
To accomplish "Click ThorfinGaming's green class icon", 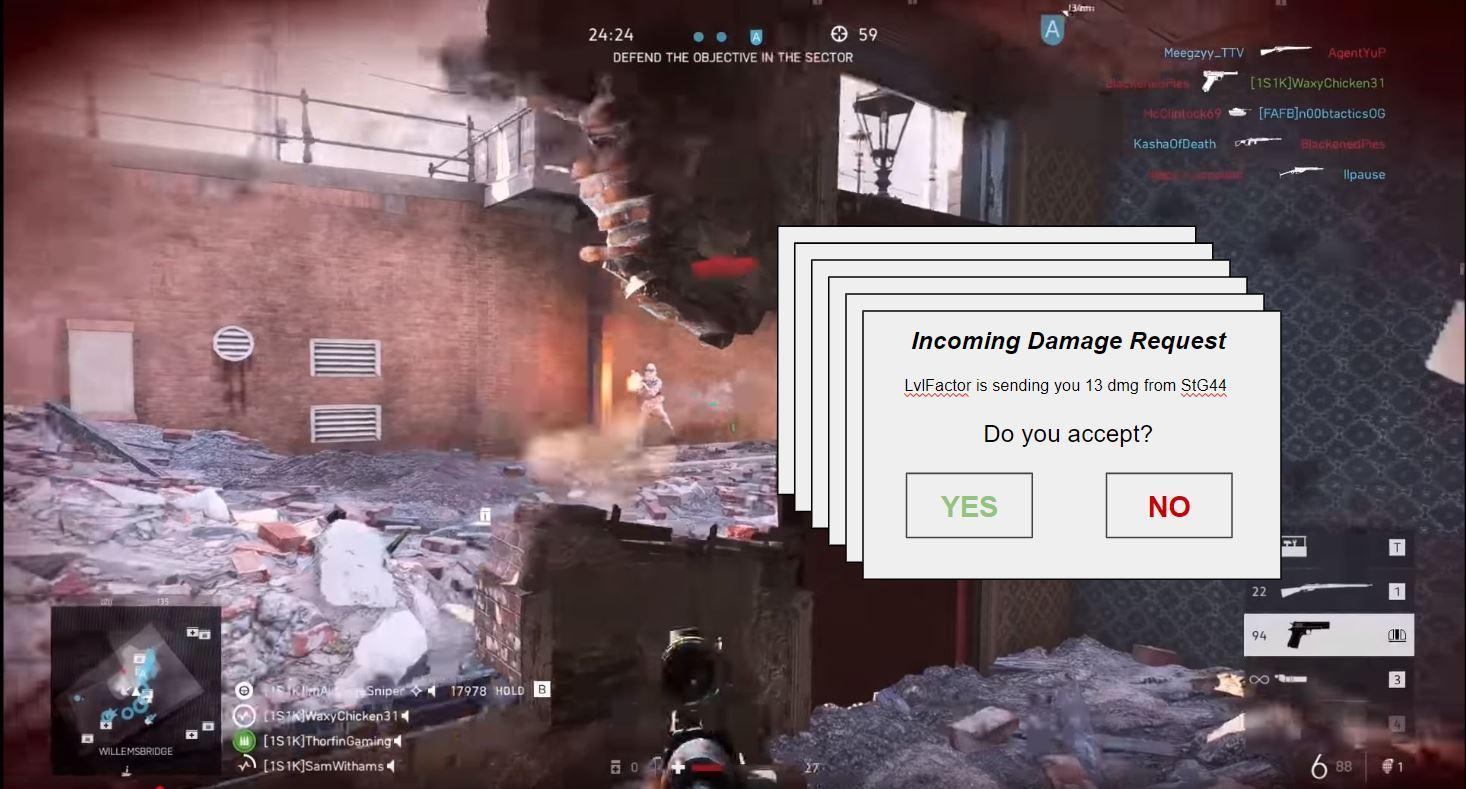I will [244, 741].
